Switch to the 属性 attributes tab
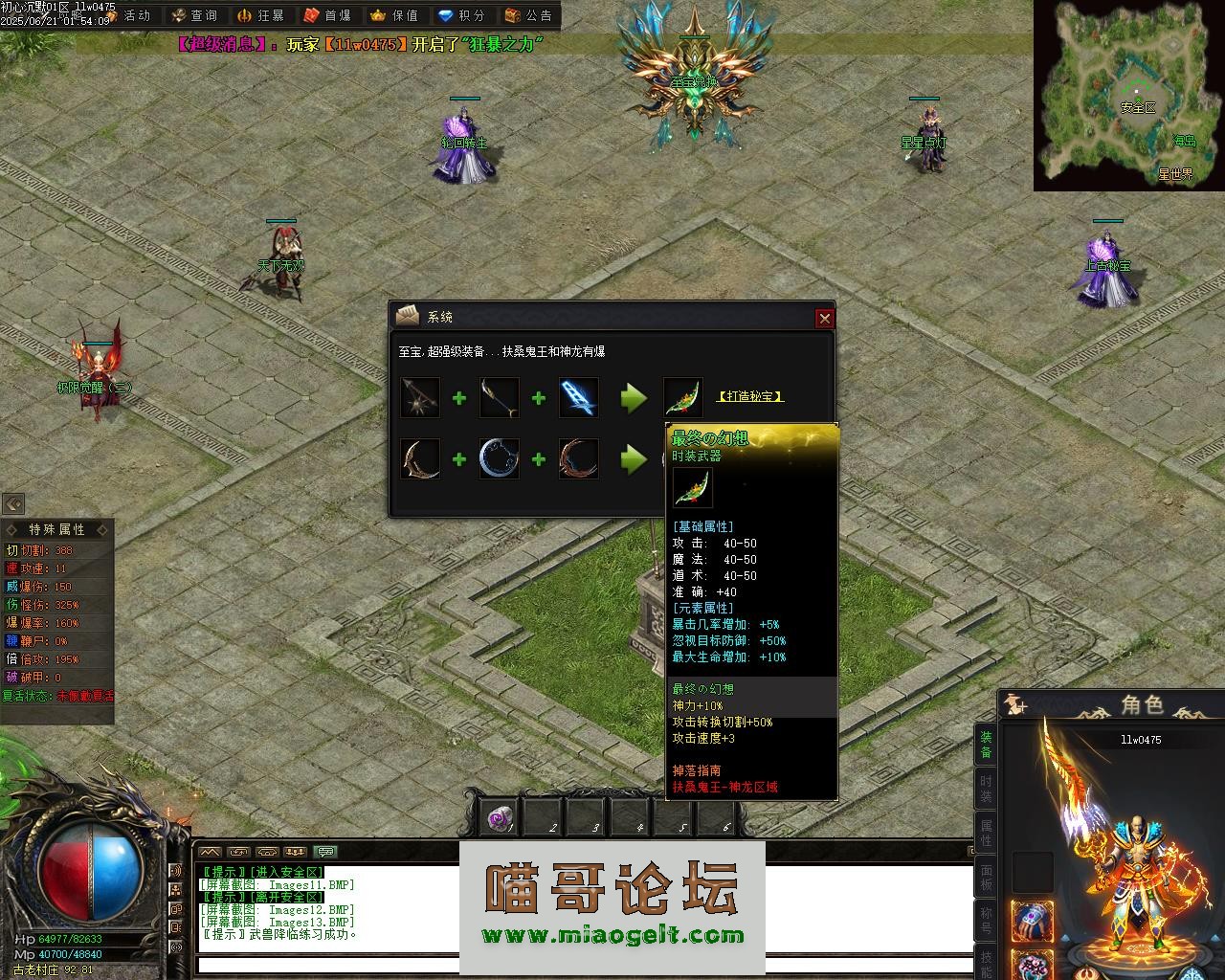1225x980 pixels. click(986, 834)
